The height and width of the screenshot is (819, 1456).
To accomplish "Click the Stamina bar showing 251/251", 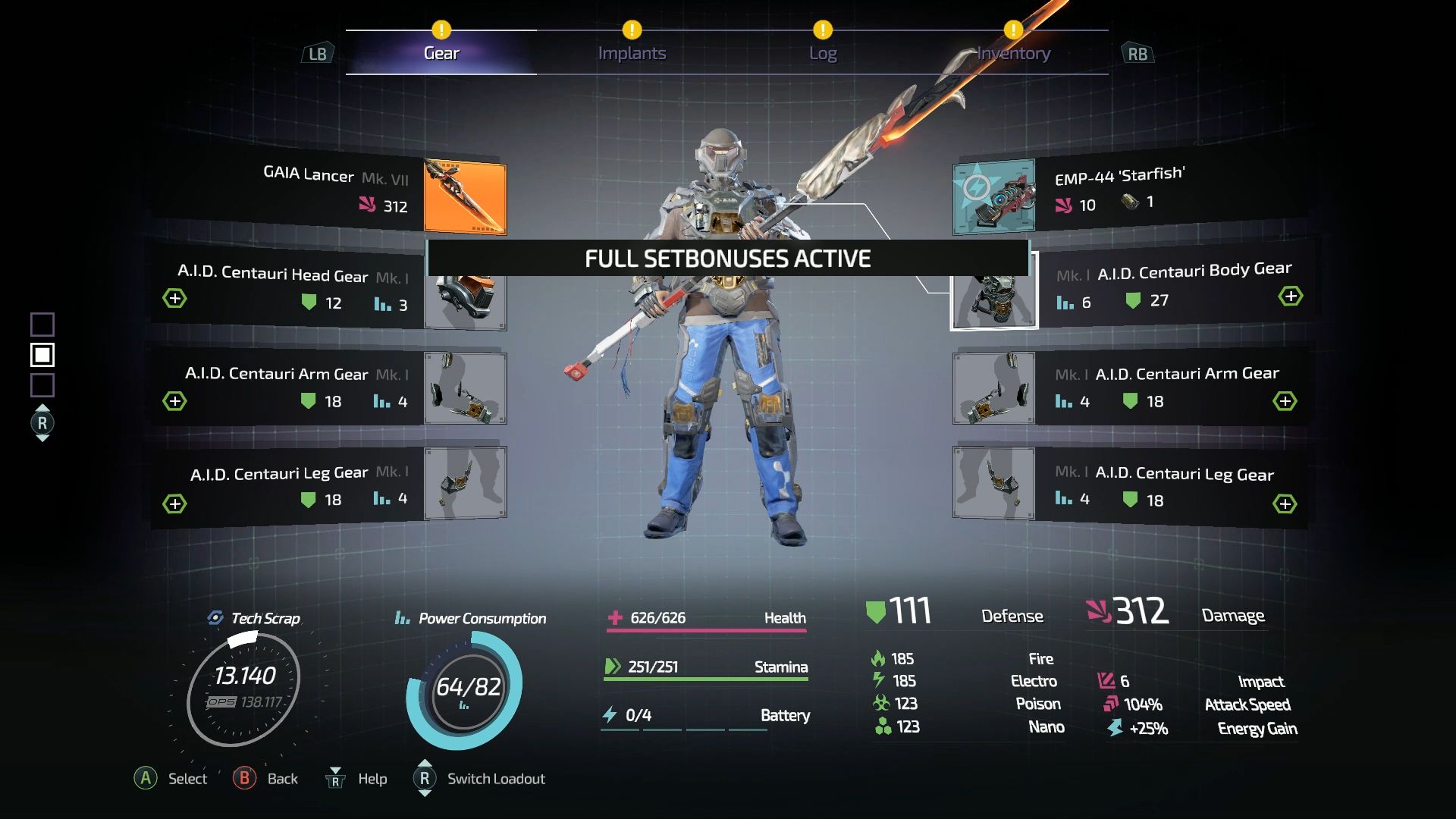I will (705, 667).
